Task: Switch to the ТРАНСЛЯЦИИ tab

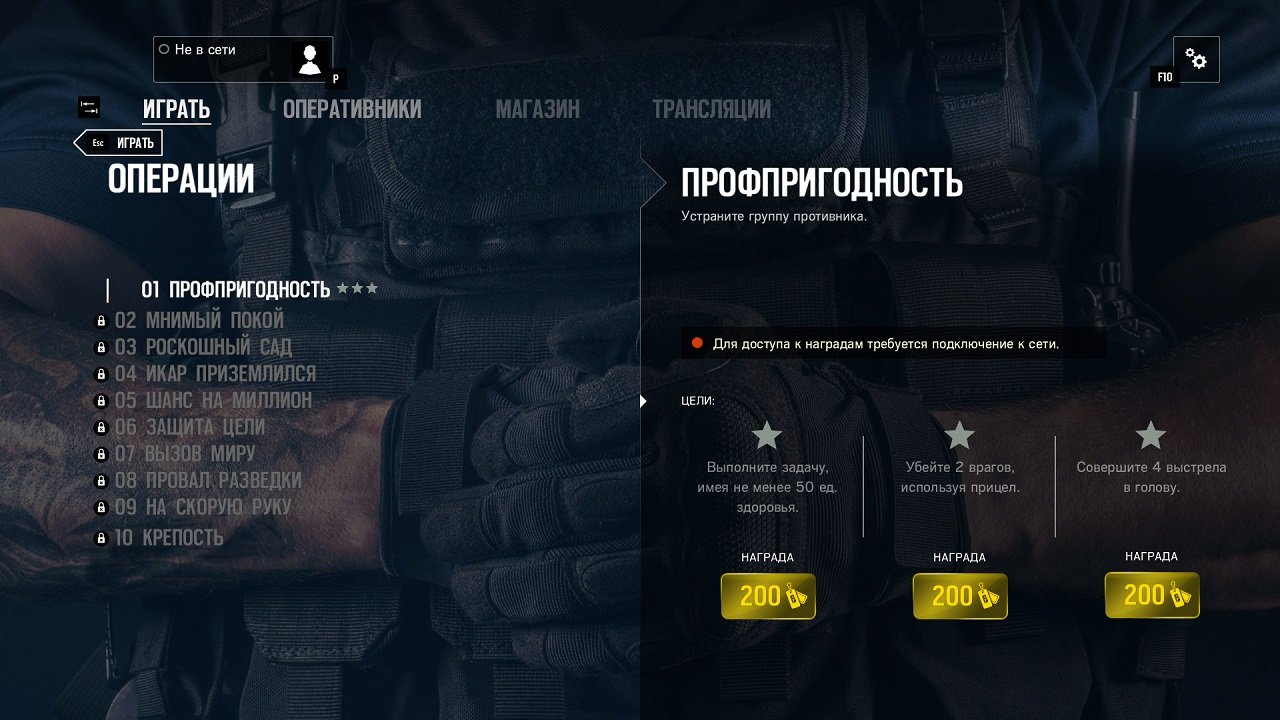Action: click(x=712, y=109)
